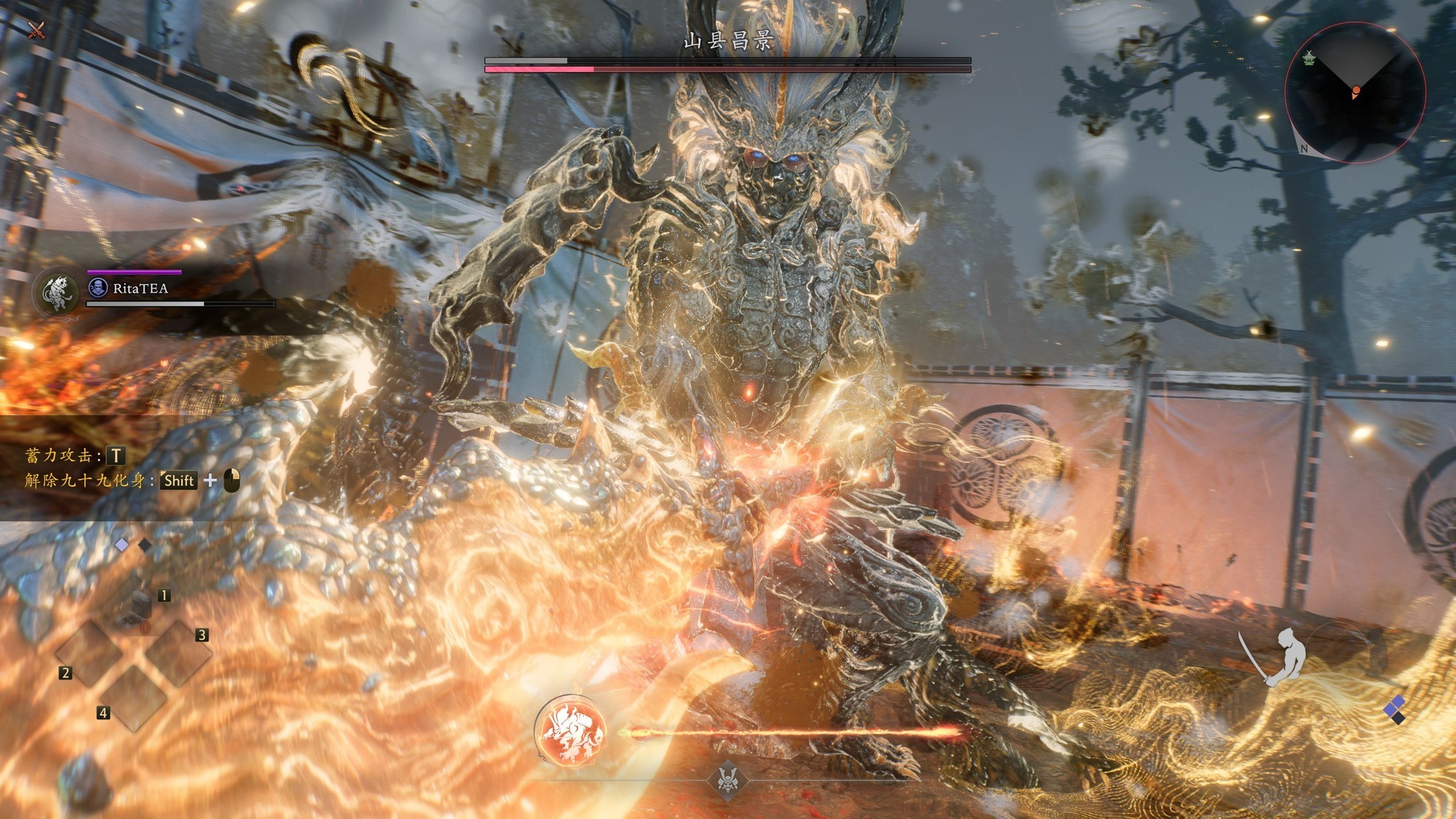Click the circular minimap compass
The height and width of the screenshot is (819, 1456).
[1355, 92]
